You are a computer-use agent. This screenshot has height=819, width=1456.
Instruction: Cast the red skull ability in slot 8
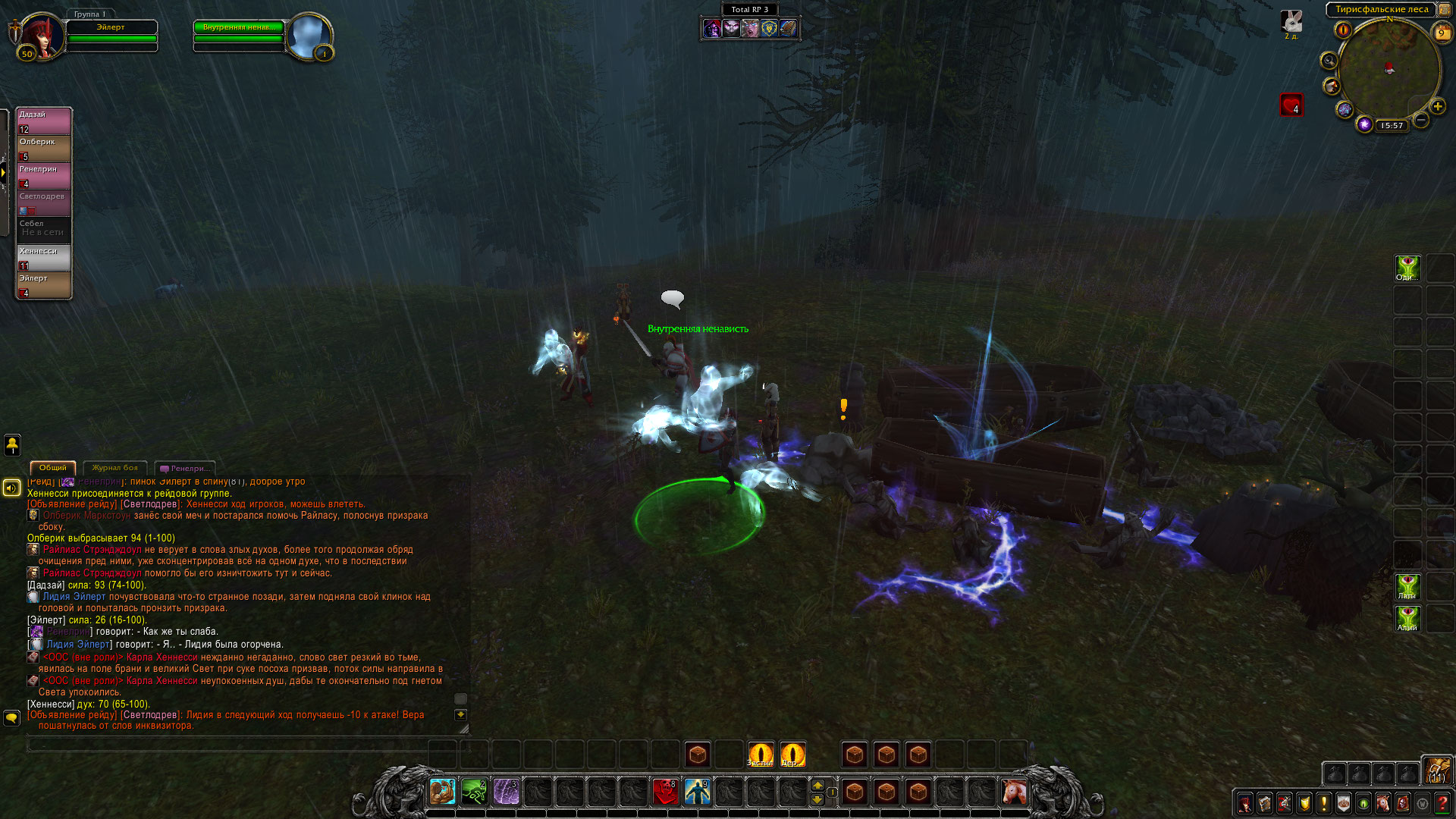click(x=665, y=792)
